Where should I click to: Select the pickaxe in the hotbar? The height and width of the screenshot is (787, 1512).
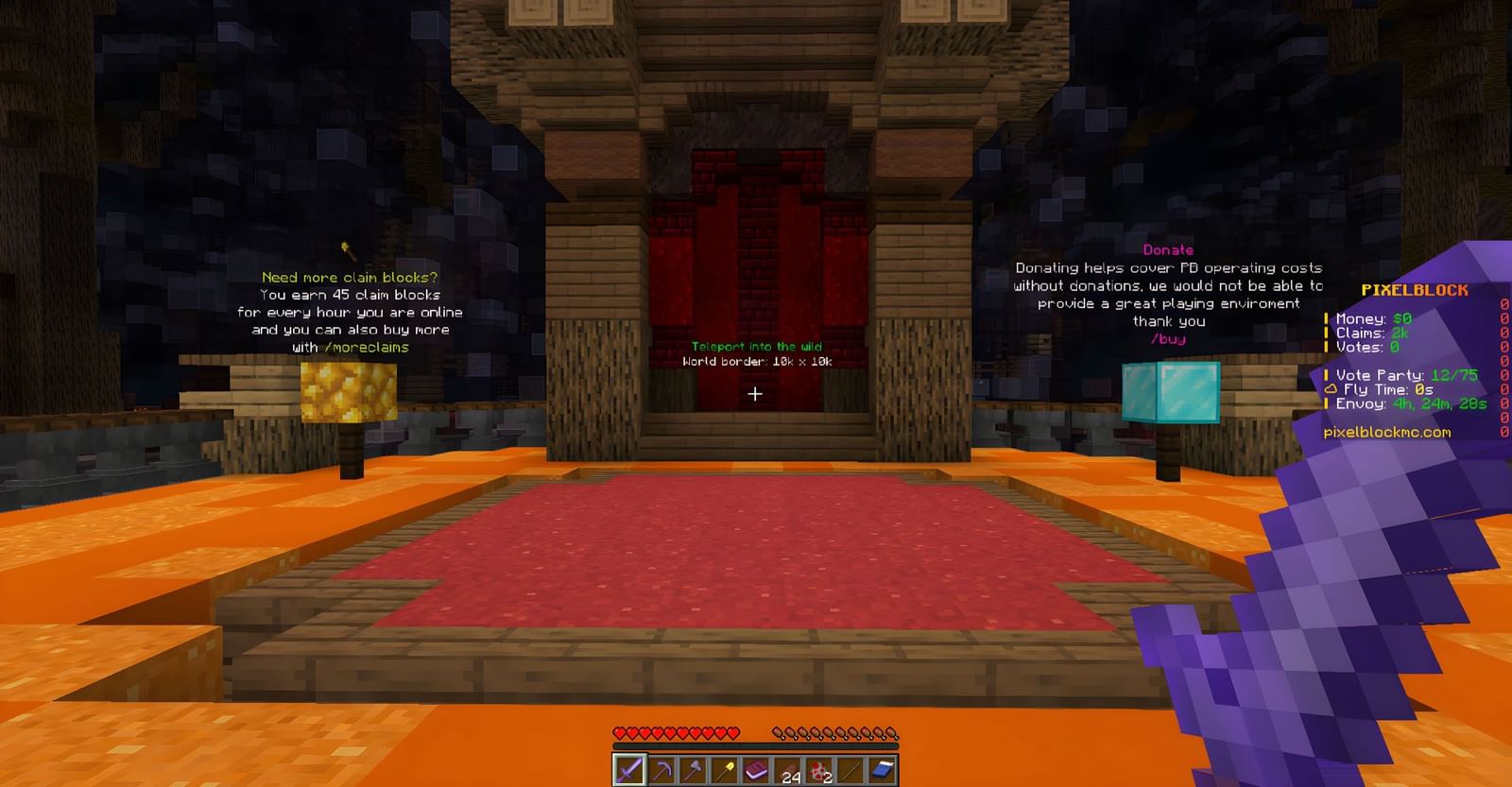661,769
